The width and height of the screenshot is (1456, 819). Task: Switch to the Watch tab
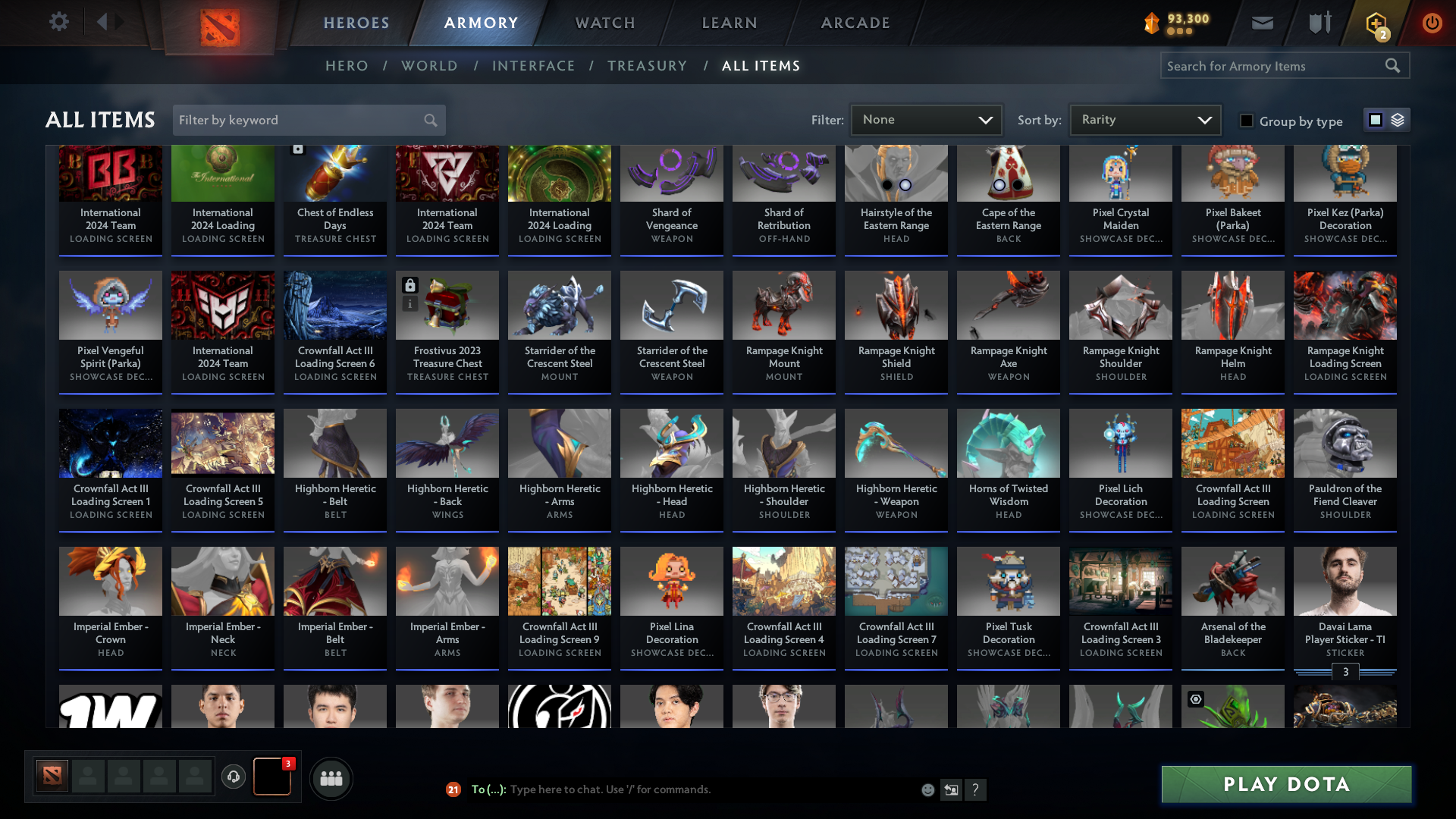[x=604, y=23]
